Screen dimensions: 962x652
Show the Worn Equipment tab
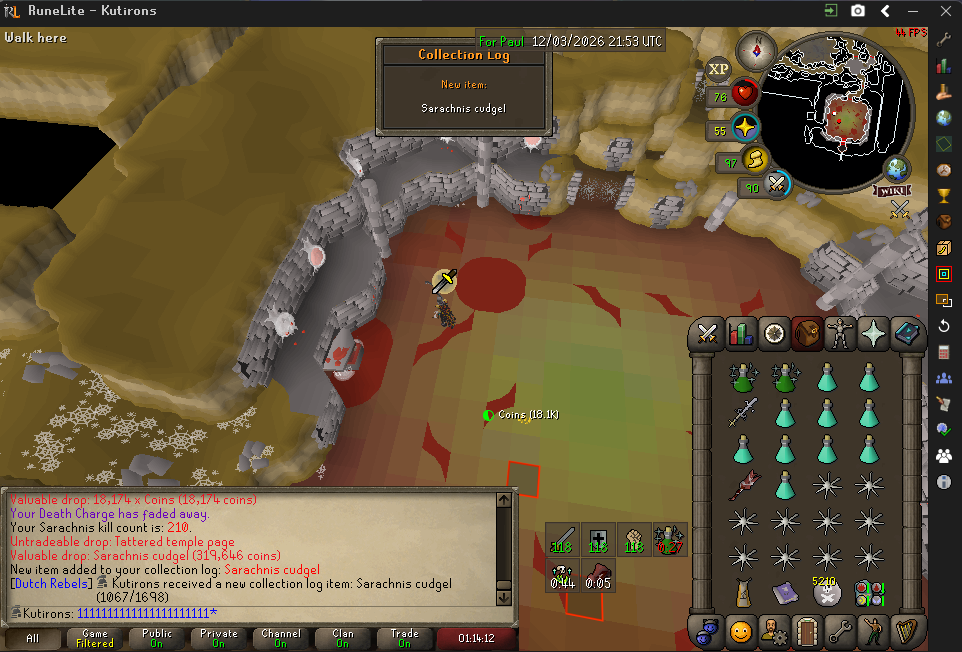point(840,334)
